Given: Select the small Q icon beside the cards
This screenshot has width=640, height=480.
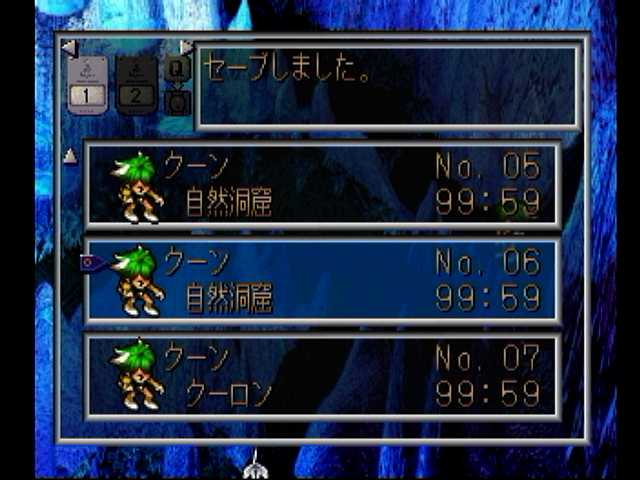Looking at the screenshot, I should [x=177, y=68].
